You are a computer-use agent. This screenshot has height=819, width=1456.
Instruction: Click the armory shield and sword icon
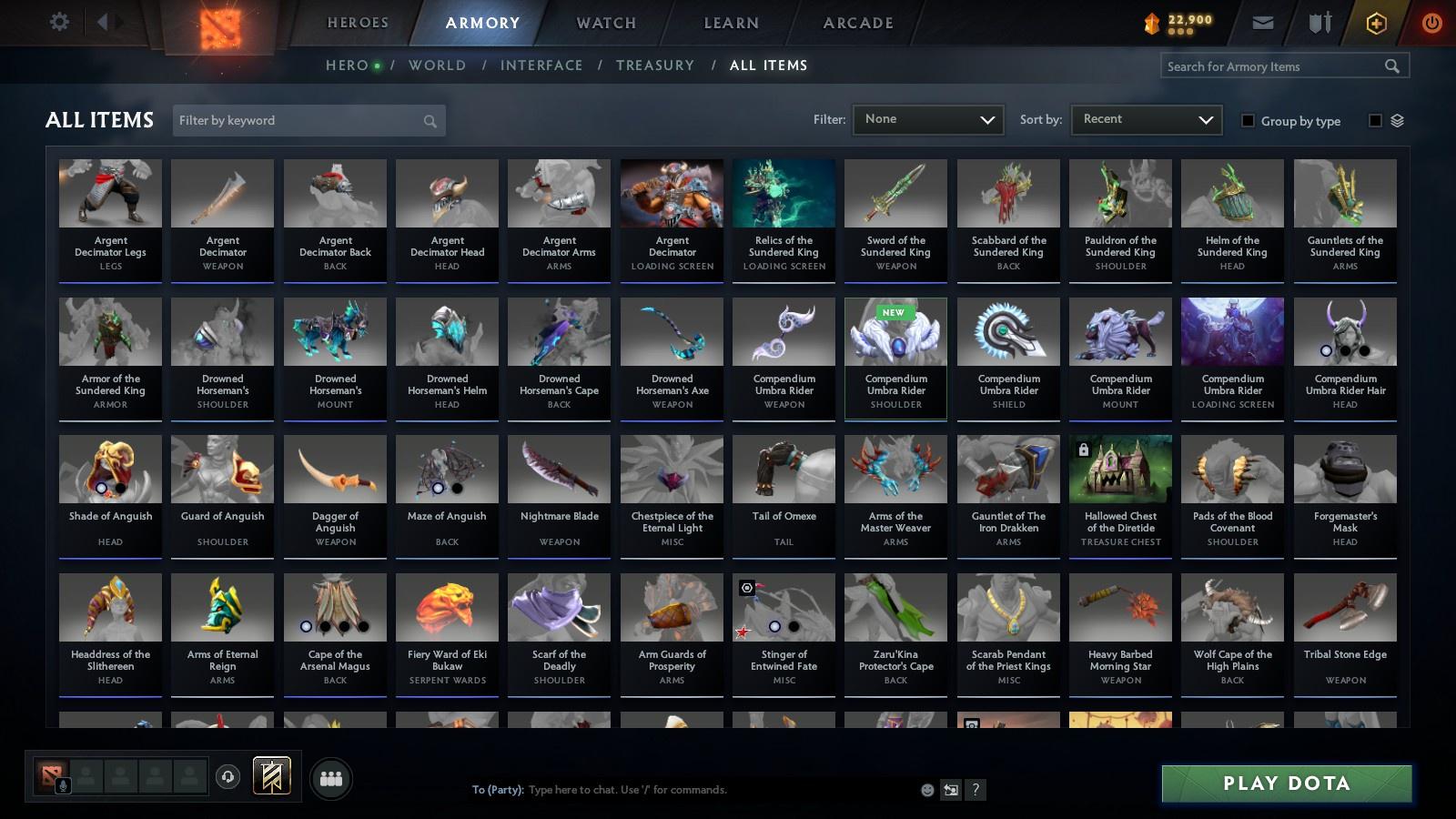tap(1318, 21)
